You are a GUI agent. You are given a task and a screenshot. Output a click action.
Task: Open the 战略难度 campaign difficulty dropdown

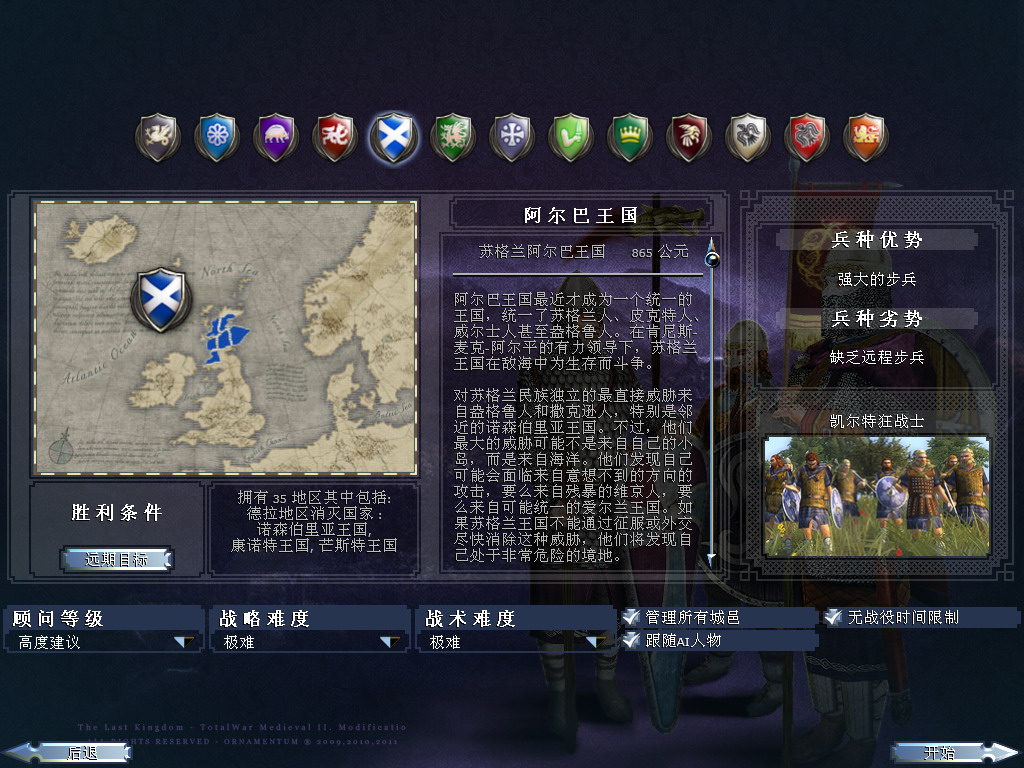tap(389, 642)
